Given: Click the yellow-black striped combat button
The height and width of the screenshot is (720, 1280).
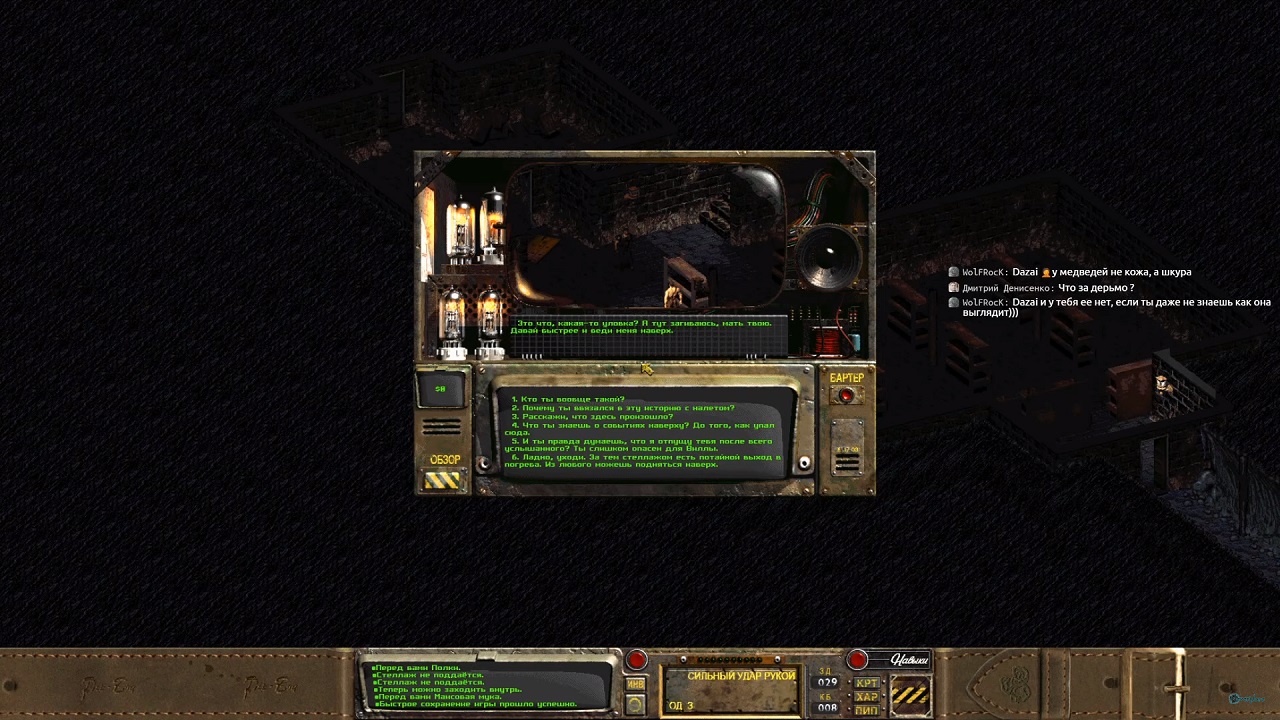Looking at the screenshot, I should pos(910,694).
